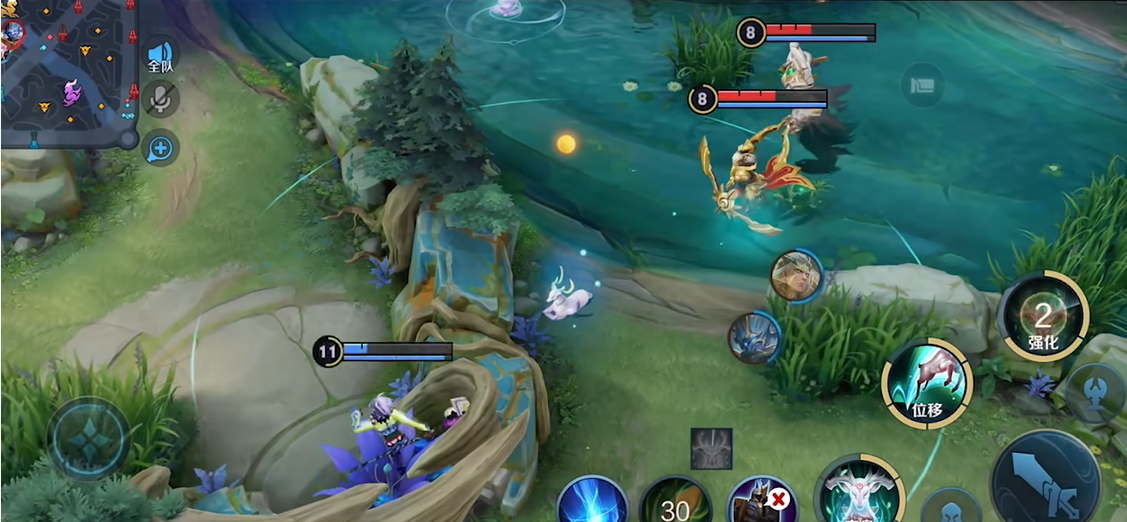Select the armored knight icon with red X
Screen dimensions: 1127x522
(x=761, y=502)
